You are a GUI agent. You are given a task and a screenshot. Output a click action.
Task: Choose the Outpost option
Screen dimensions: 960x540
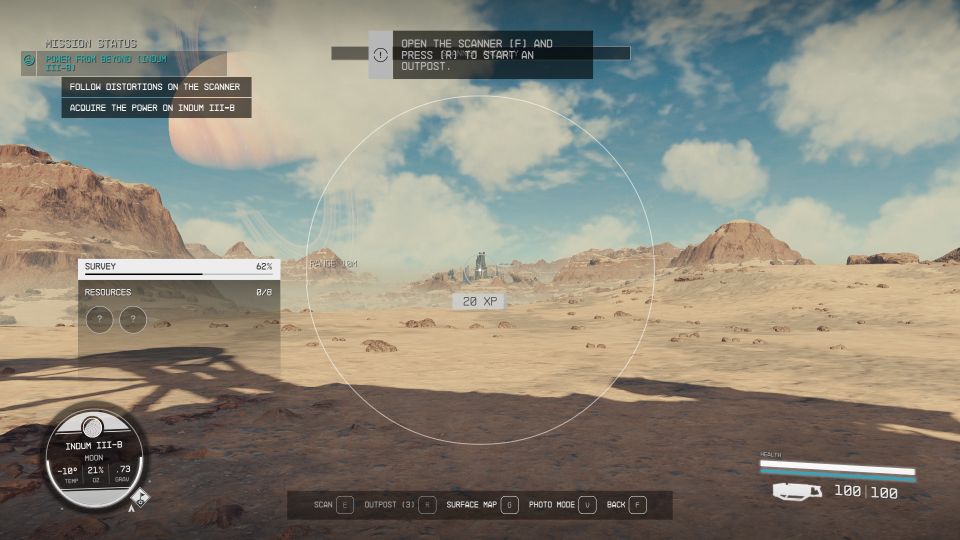[400, 505]
